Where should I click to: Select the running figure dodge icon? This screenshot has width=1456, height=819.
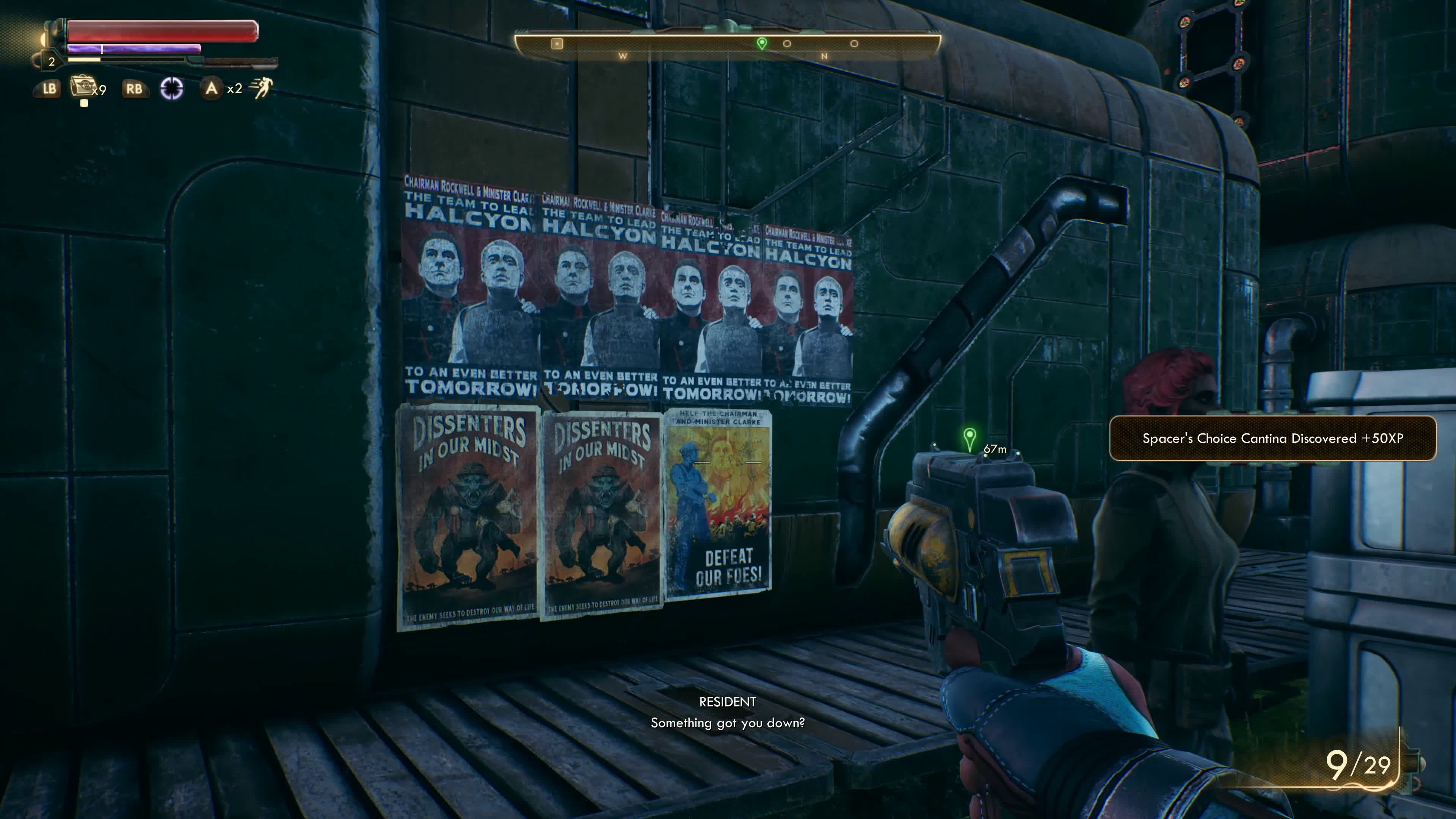pyautogui.click(x=262, y=88)
